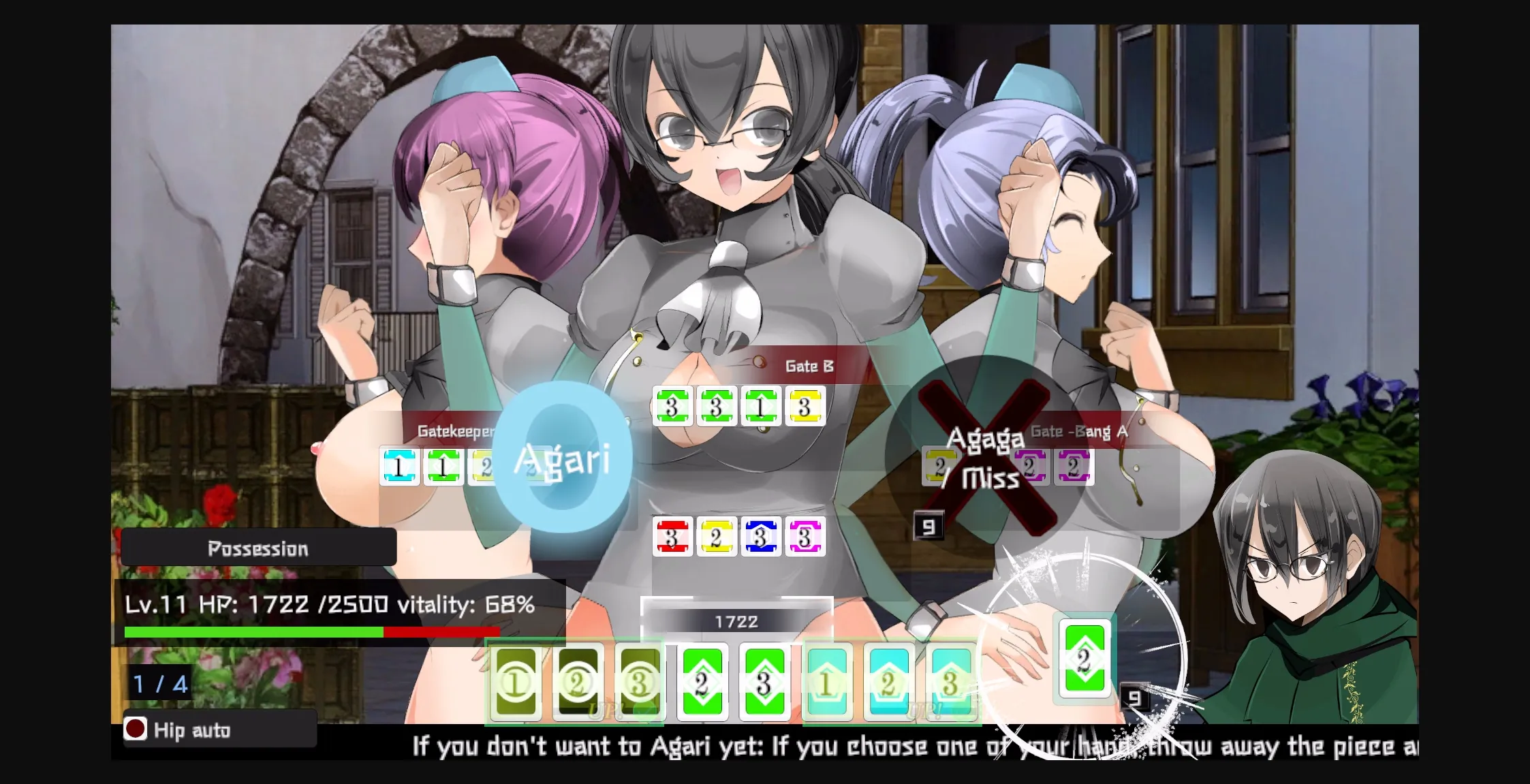Click the blue 3 card under Gate B
Viewport: 1530px width, 784px height.
(760, 538)
